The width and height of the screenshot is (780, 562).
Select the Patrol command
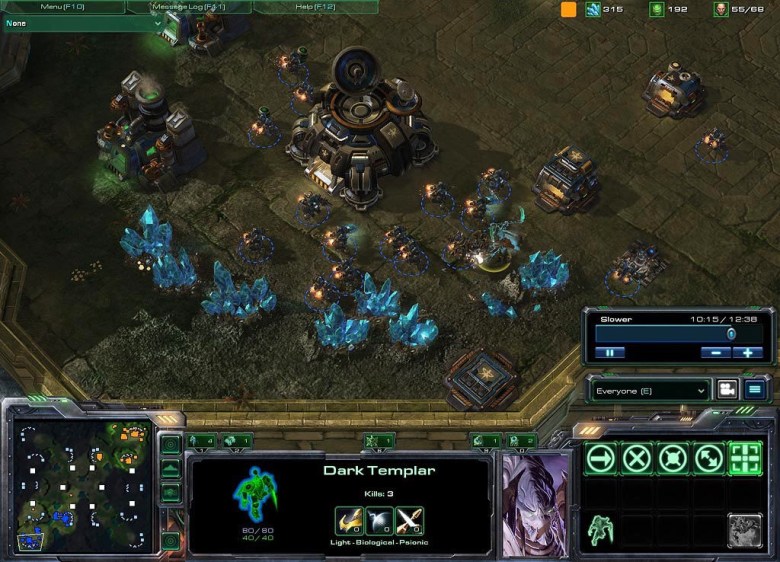(x=708, y=458)
